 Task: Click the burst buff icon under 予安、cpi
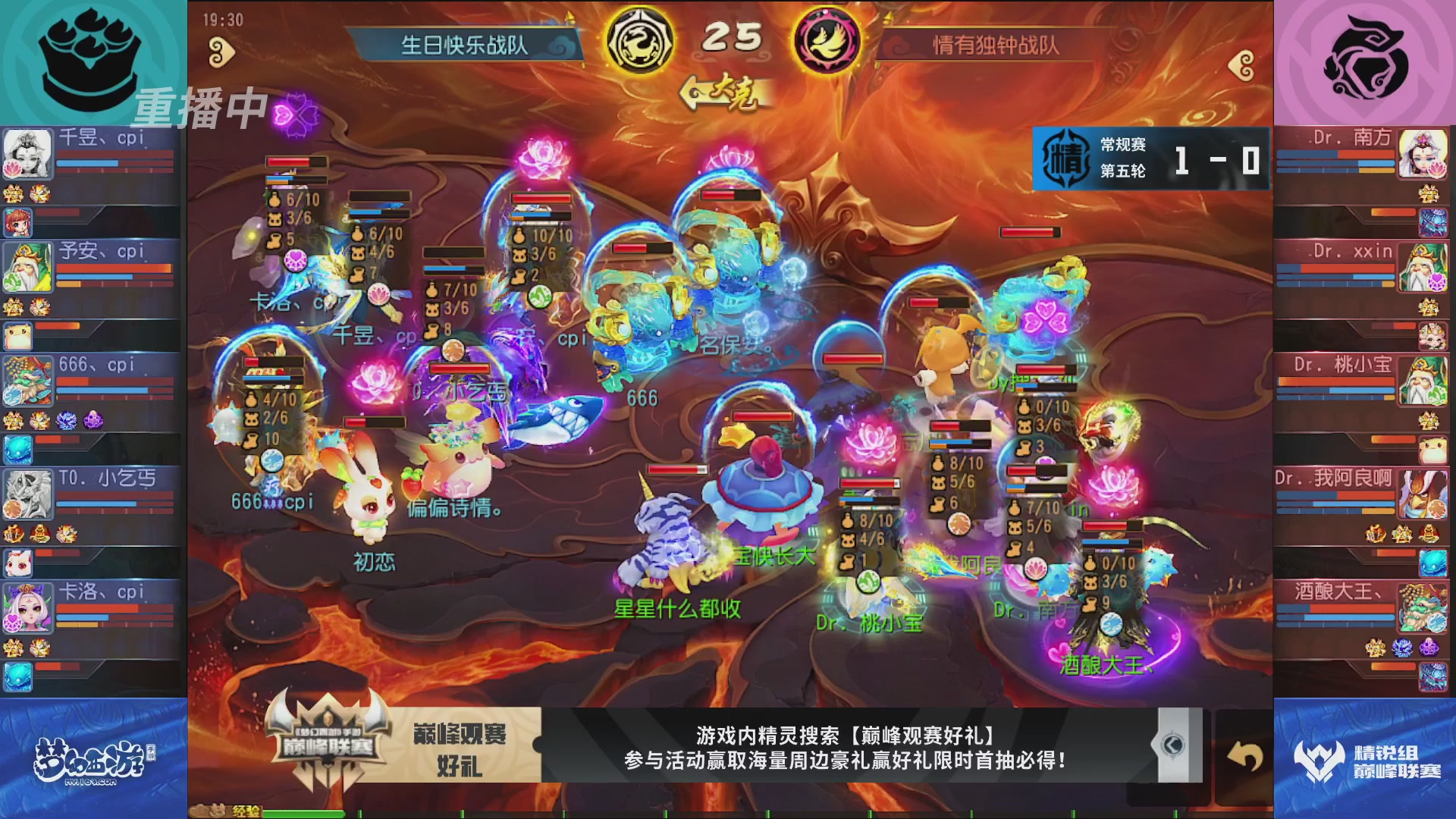pyautogui.click(x=41, y=306)
